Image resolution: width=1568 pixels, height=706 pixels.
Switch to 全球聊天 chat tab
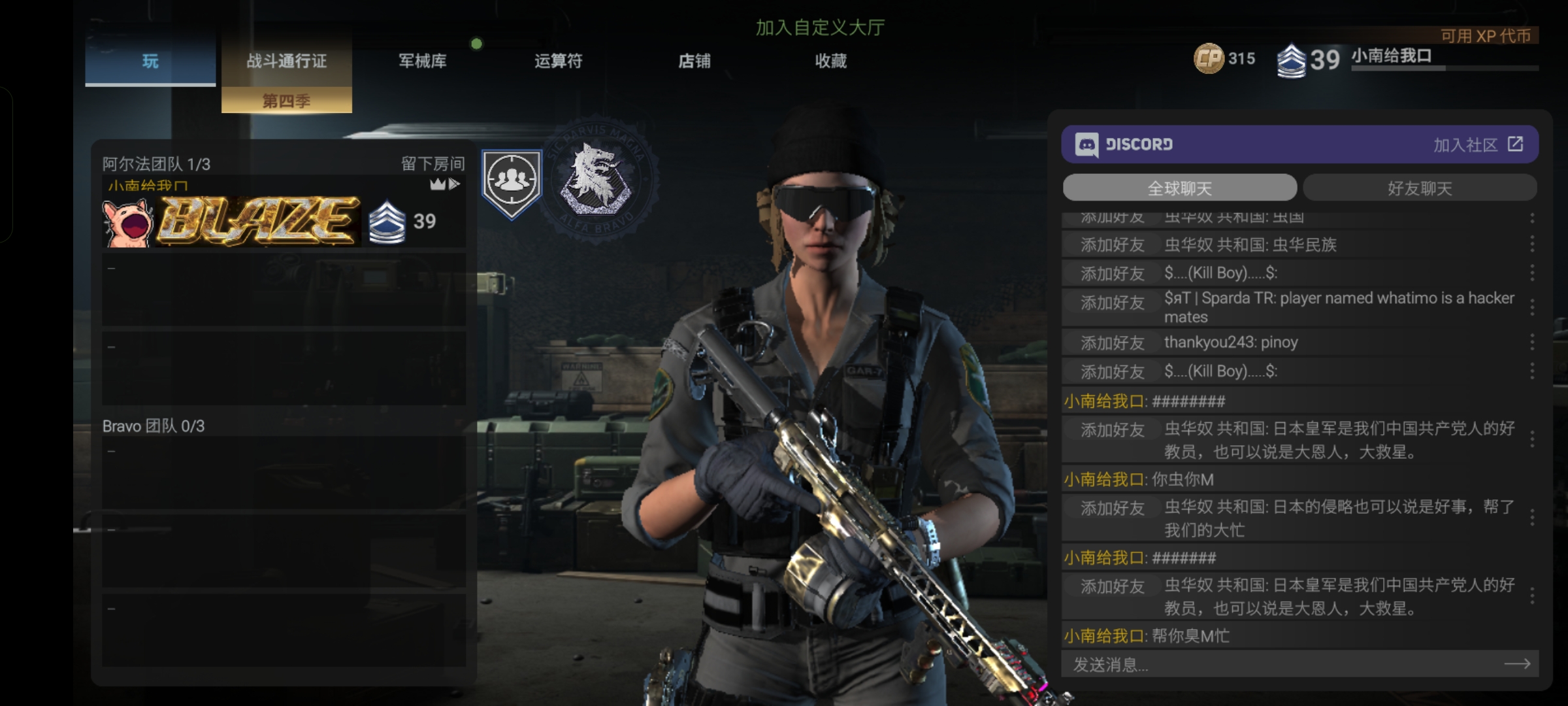tap(1179, 188)
